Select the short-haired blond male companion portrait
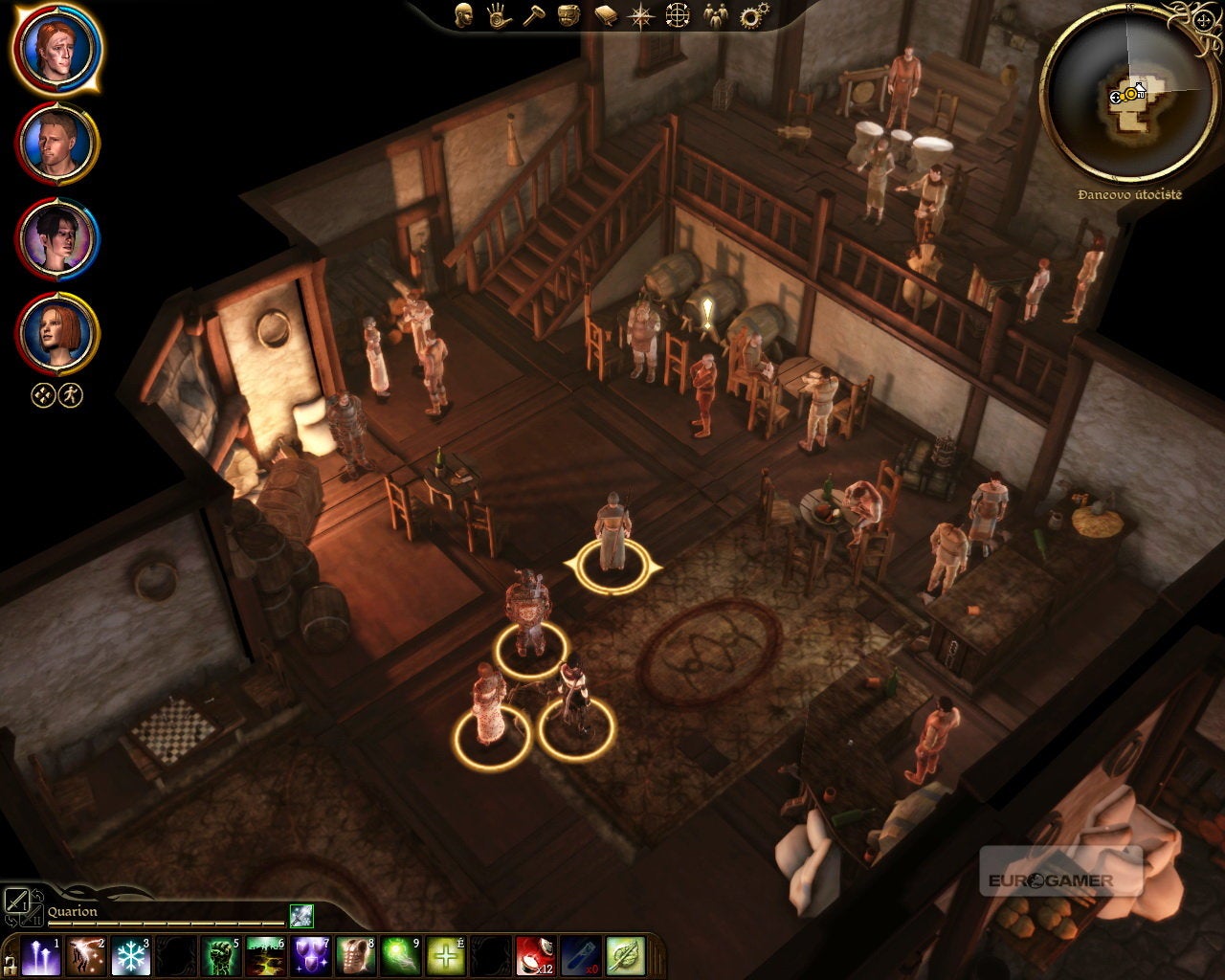Image resolution: width=1225 pixels, height=980 pixels. [x=56, y=143]
